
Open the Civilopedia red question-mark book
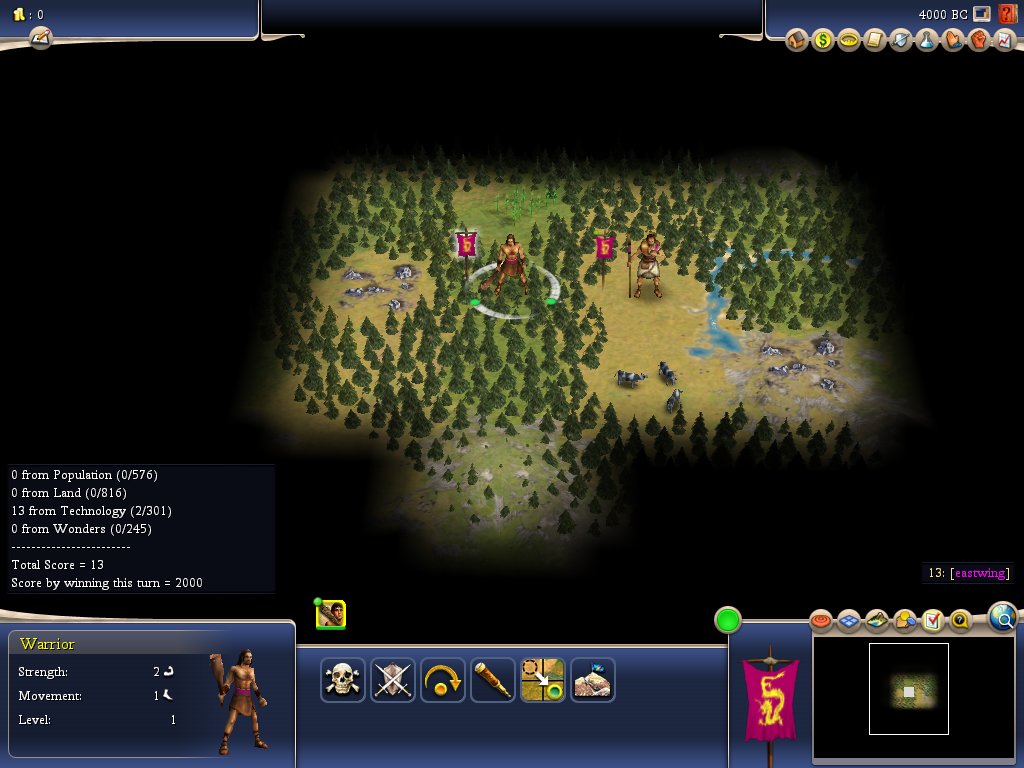point(1007,14)
